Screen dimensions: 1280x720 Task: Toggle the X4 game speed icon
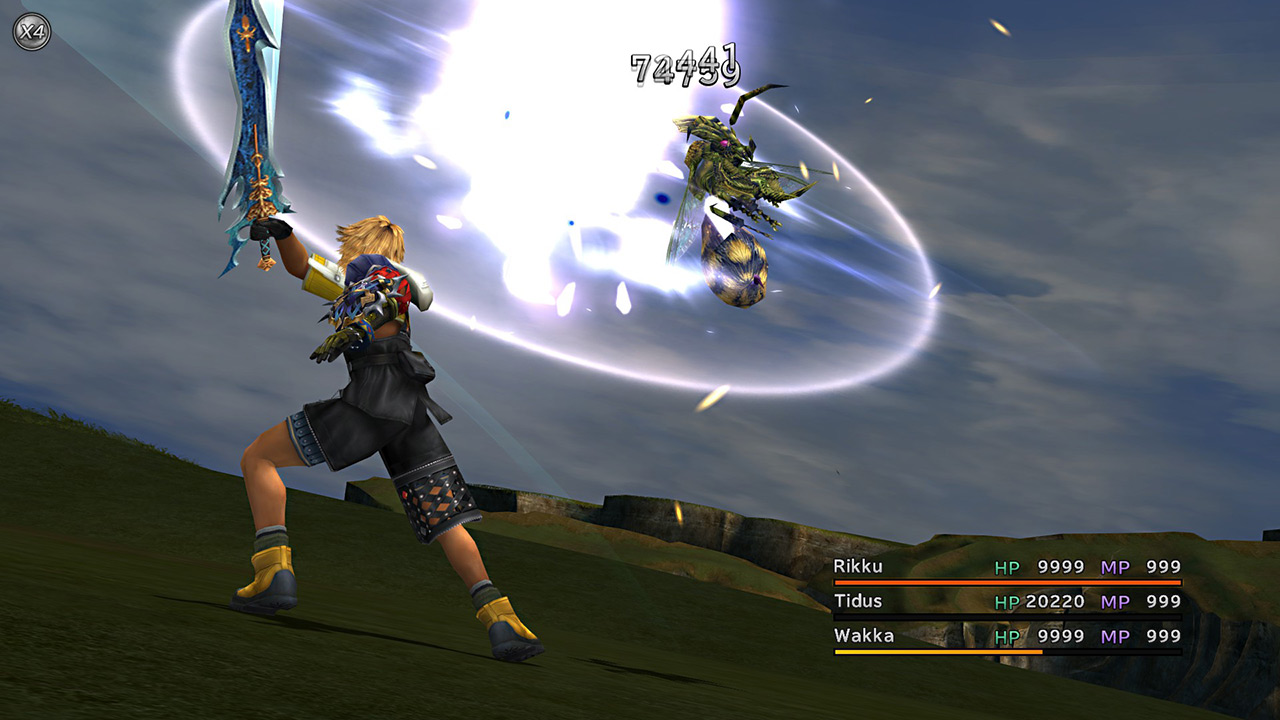click(x=30, y=30)
